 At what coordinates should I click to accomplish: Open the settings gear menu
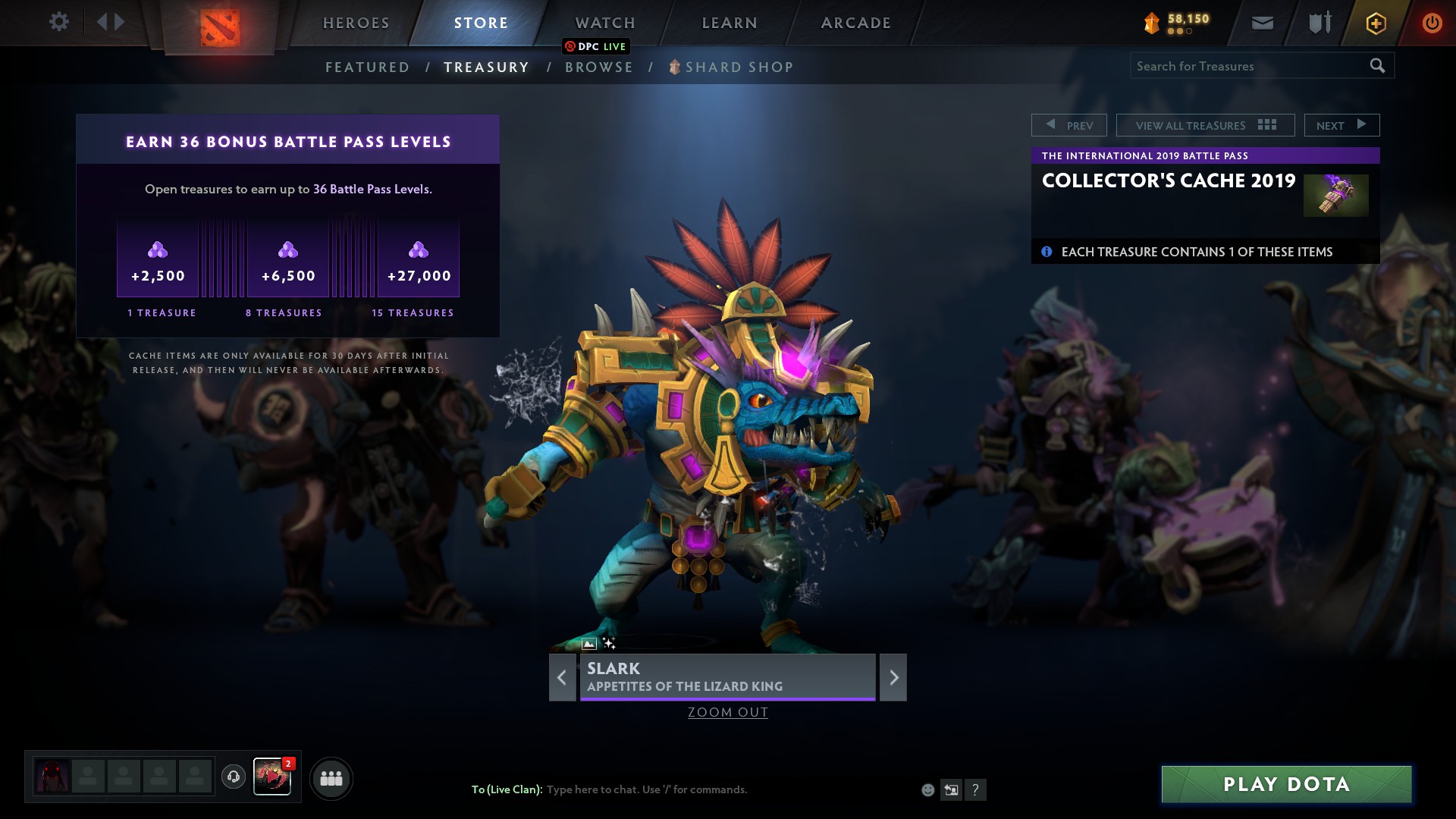[x=58, y=22]
